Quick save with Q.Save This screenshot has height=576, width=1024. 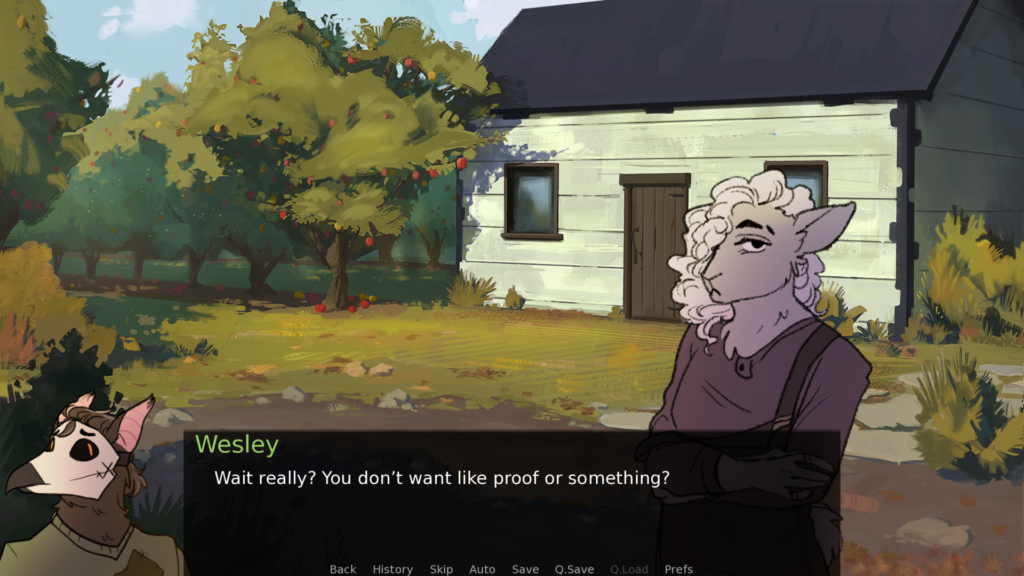point(574,569)
